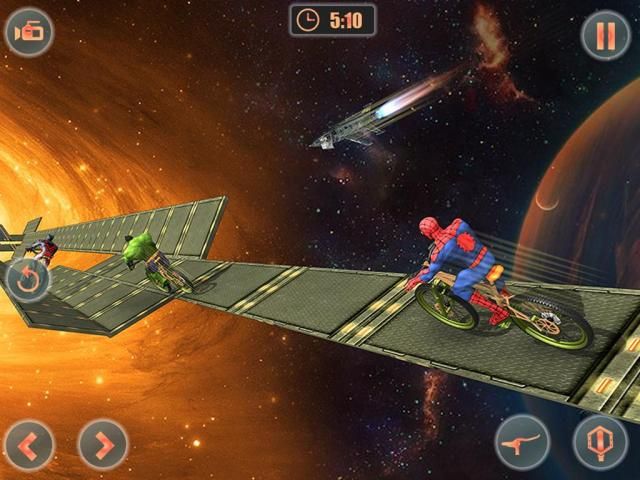
Task: Pause the game
Action: click(605, 35)
